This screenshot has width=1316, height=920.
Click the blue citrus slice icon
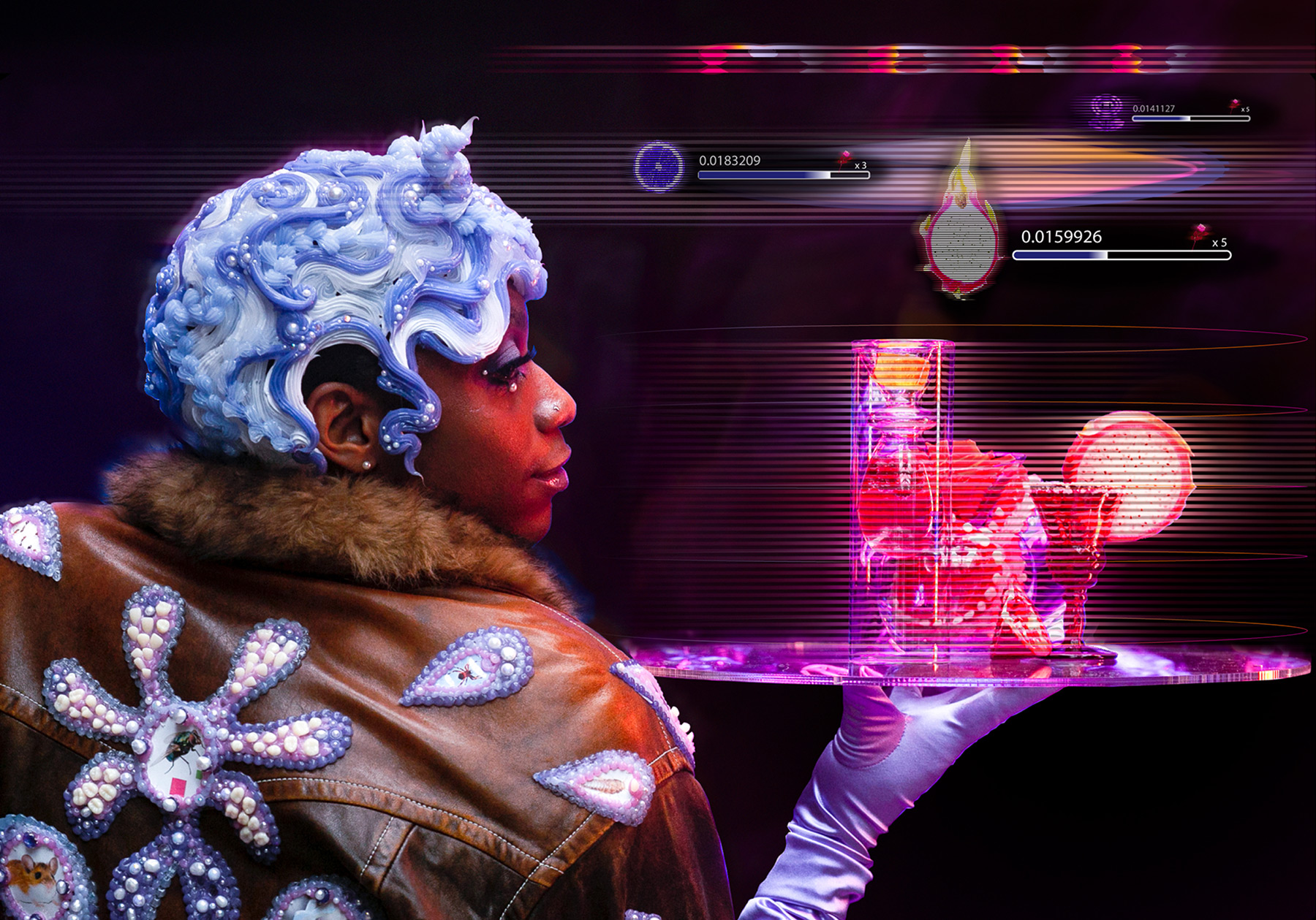(x=658, y=167)
